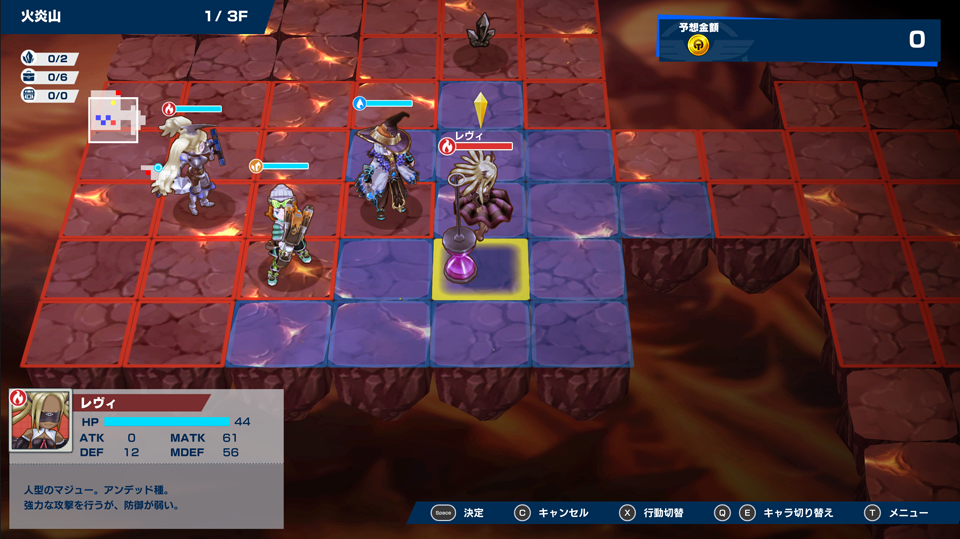Viewport: 960px width, 539px height.
Task: Click the dungeon minimap
Action: tap(113, 119)
